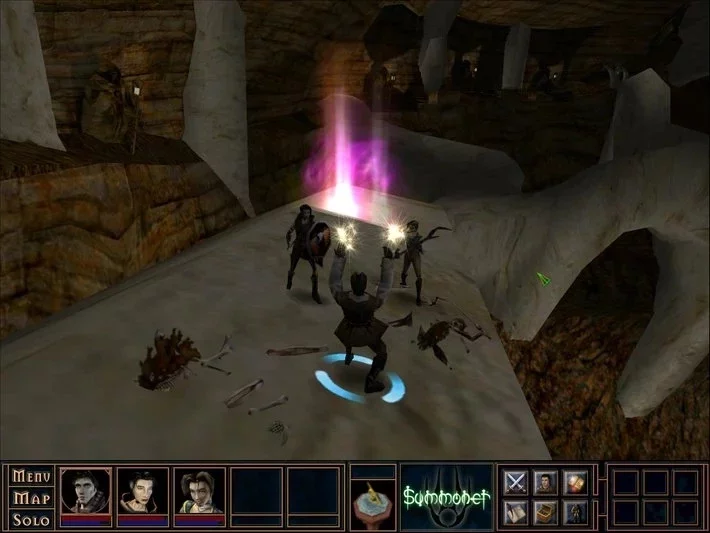Open the quill and parchment journal icon
This screenshot has height=533, width=710.
pyautogui.click(x=516, y=512)
